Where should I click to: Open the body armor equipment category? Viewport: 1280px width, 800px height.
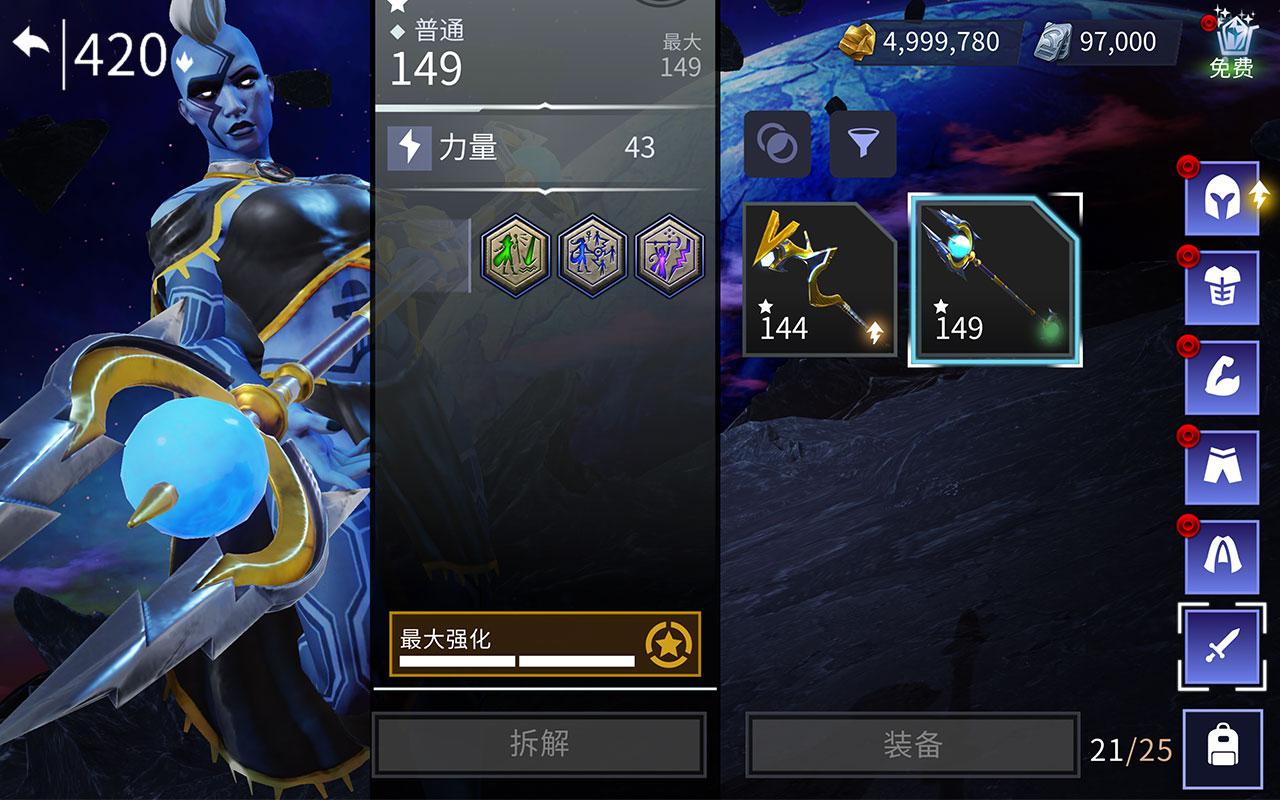pyautogui.click(x=1222, y=289)
